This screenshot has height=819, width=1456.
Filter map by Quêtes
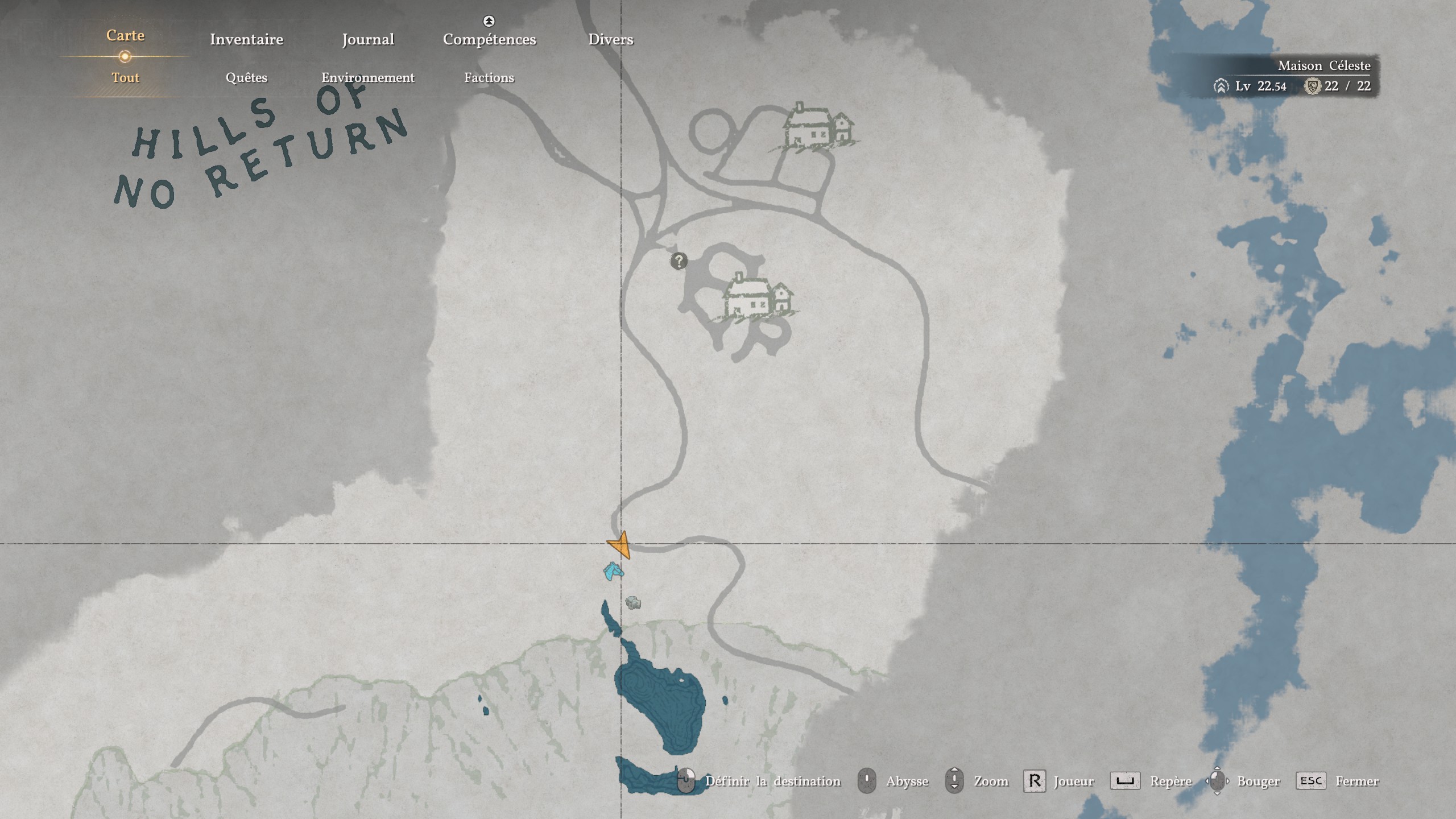coord(246,77)
